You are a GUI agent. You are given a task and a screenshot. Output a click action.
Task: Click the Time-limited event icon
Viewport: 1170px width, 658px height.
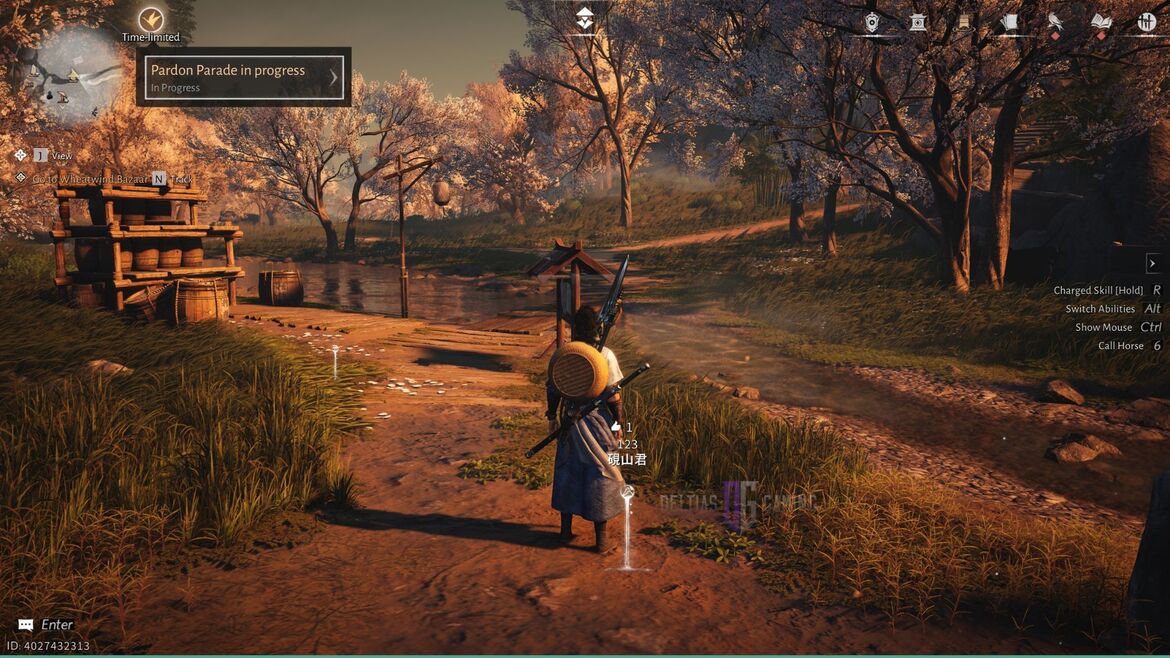tap(151, 19)
